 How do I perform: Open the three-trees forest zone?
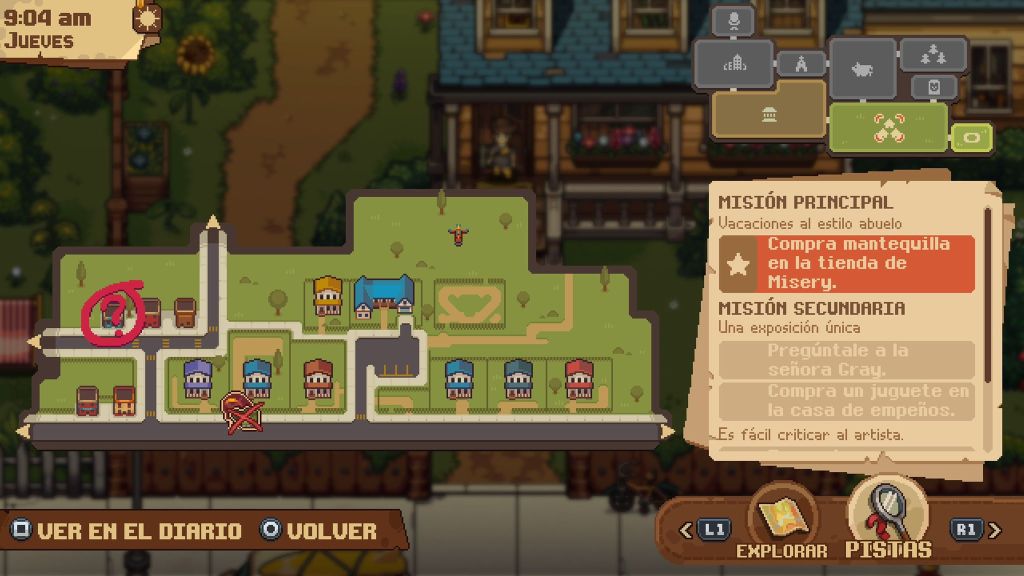pos(933,54)
